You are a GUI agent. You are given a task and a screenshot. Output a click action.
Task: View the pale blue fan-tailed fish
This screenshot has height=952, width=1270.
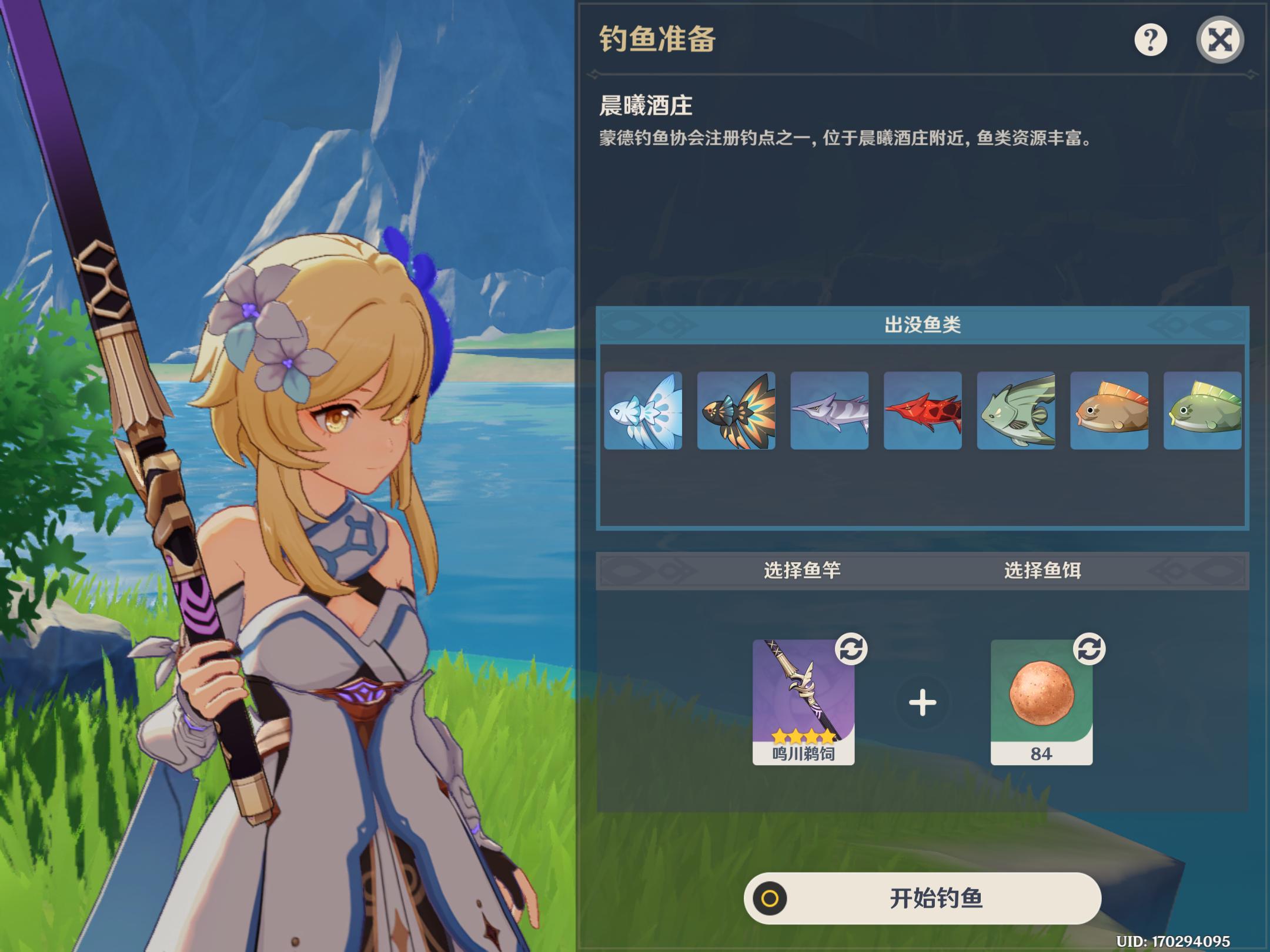click(643, 411)
